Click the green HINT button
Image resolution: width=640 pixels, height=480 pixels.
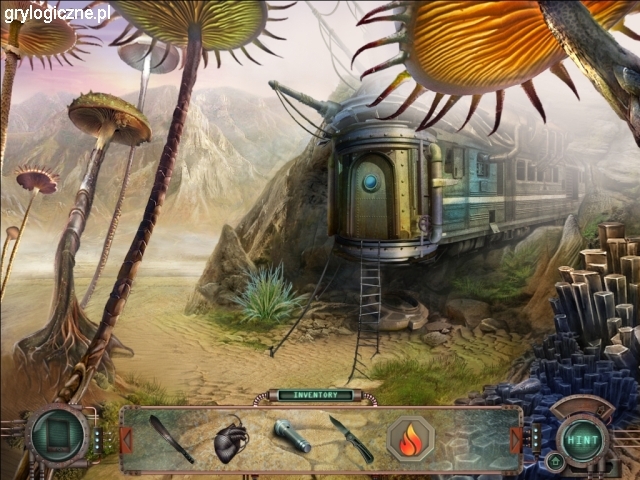tap(580, 439)
